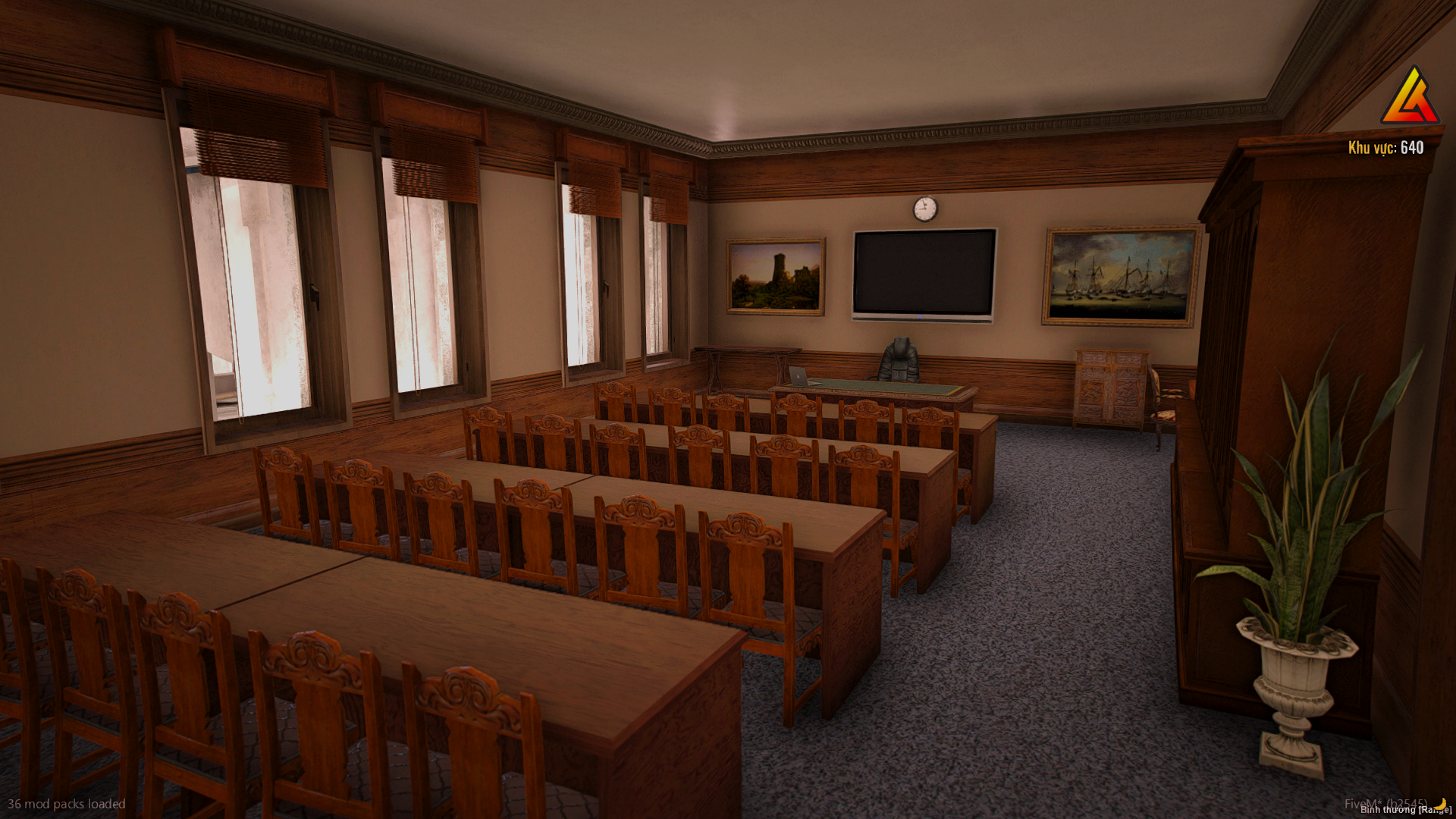Click the moon icon beside the voice range
The height and width of the screenshot is (819, 1456).
pyautogui.click(x=1440, y=804)
